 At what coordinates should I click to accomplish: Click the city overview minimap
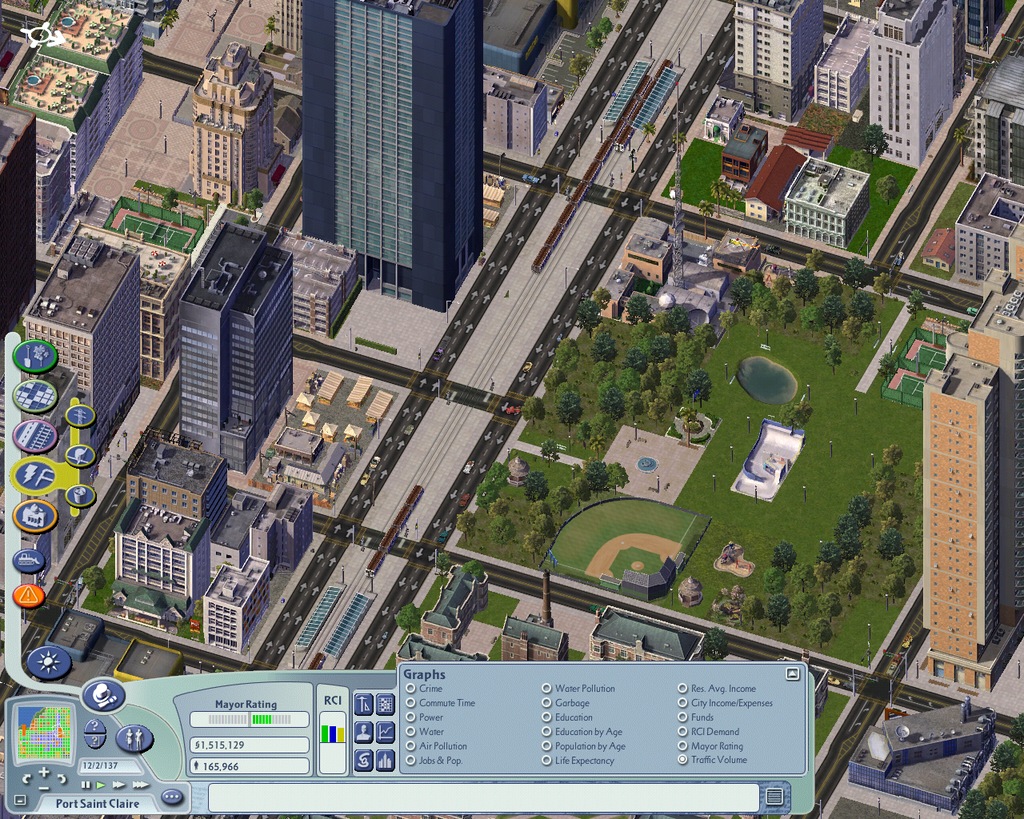point(45,732)
